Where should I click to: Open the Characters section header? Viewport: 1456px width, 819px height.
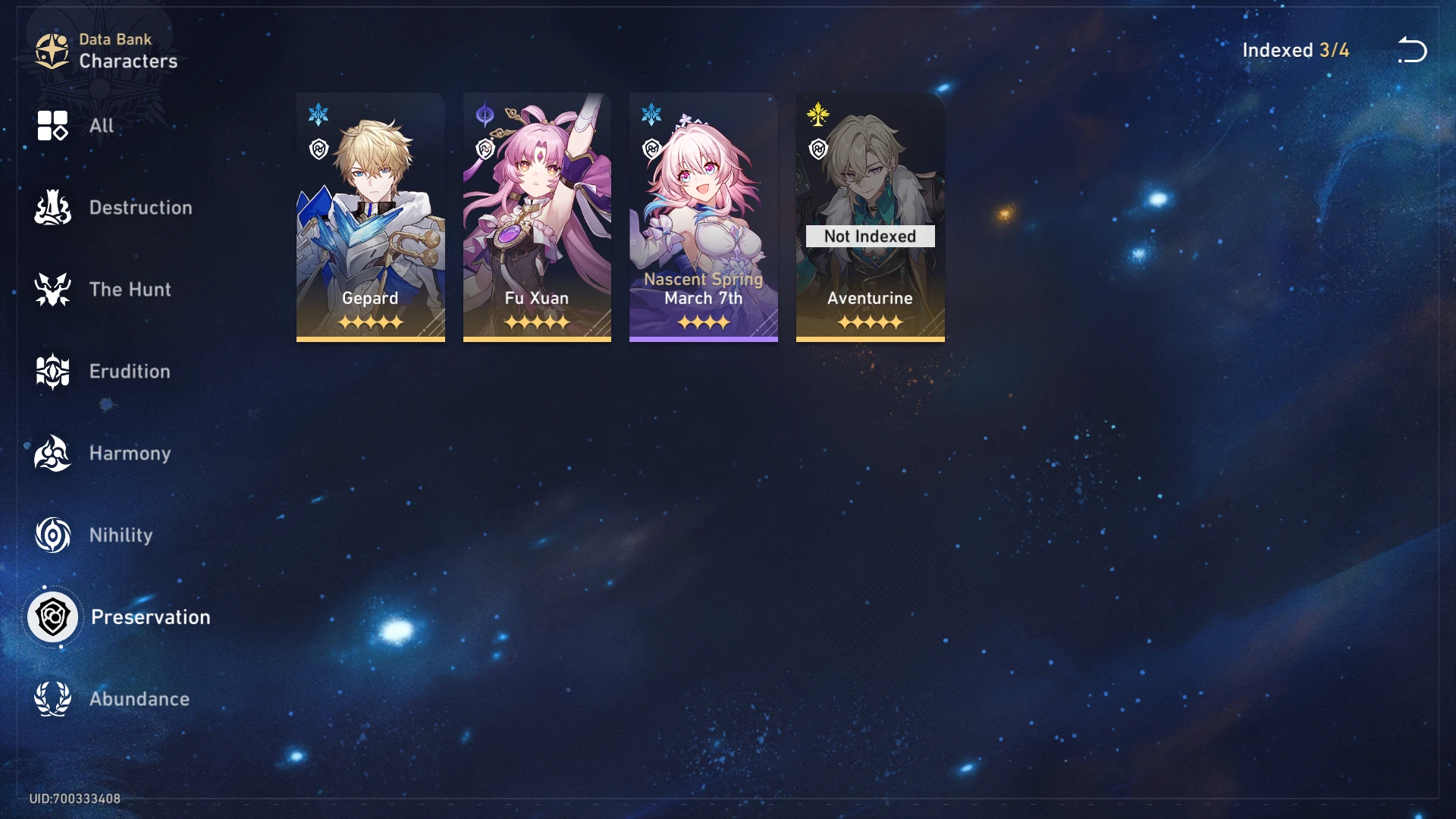coord(127,61)
